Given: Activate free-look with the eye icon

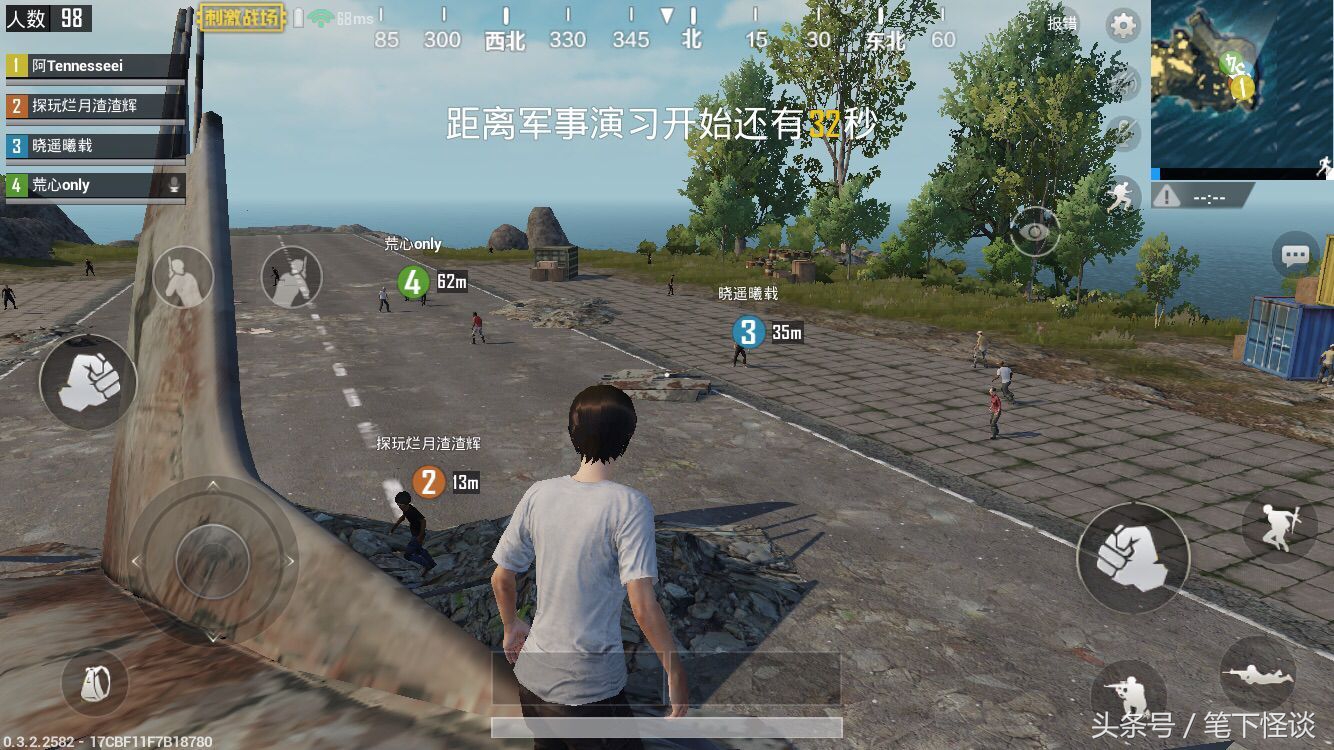Looking at the screenshot, I should point(1035,232).
